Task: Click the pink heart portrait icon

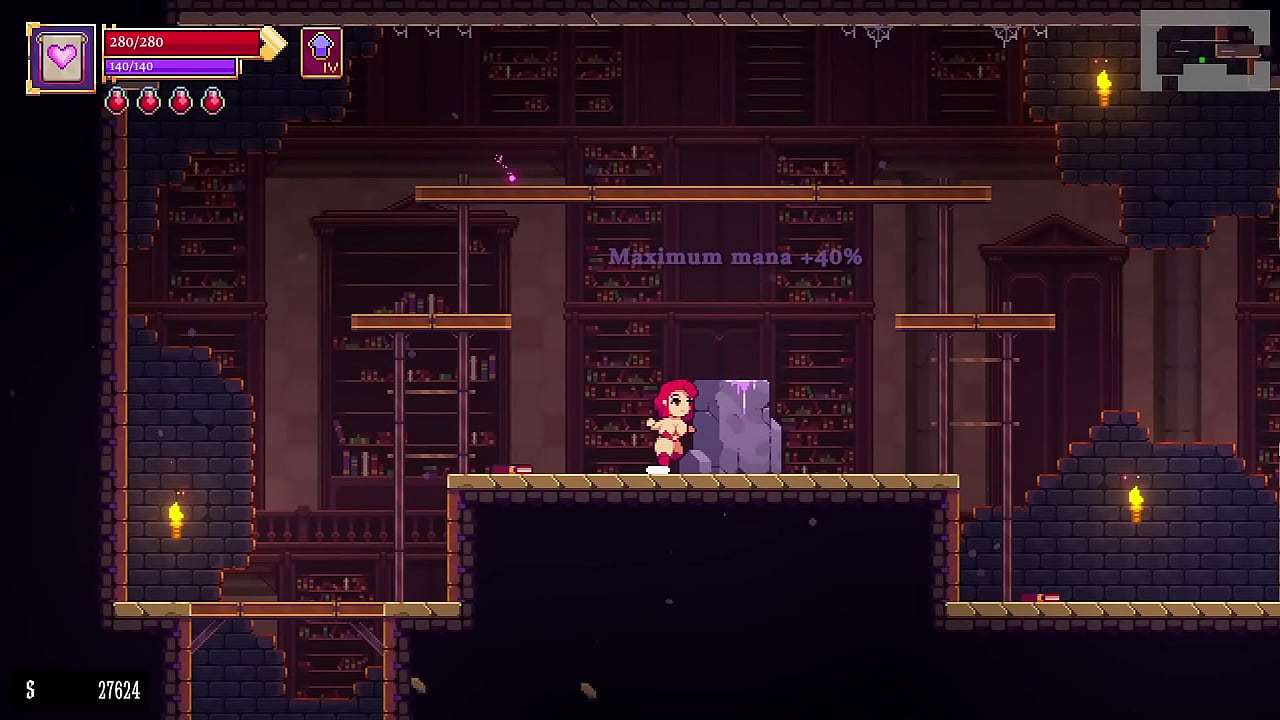Action: click(62, 58)
